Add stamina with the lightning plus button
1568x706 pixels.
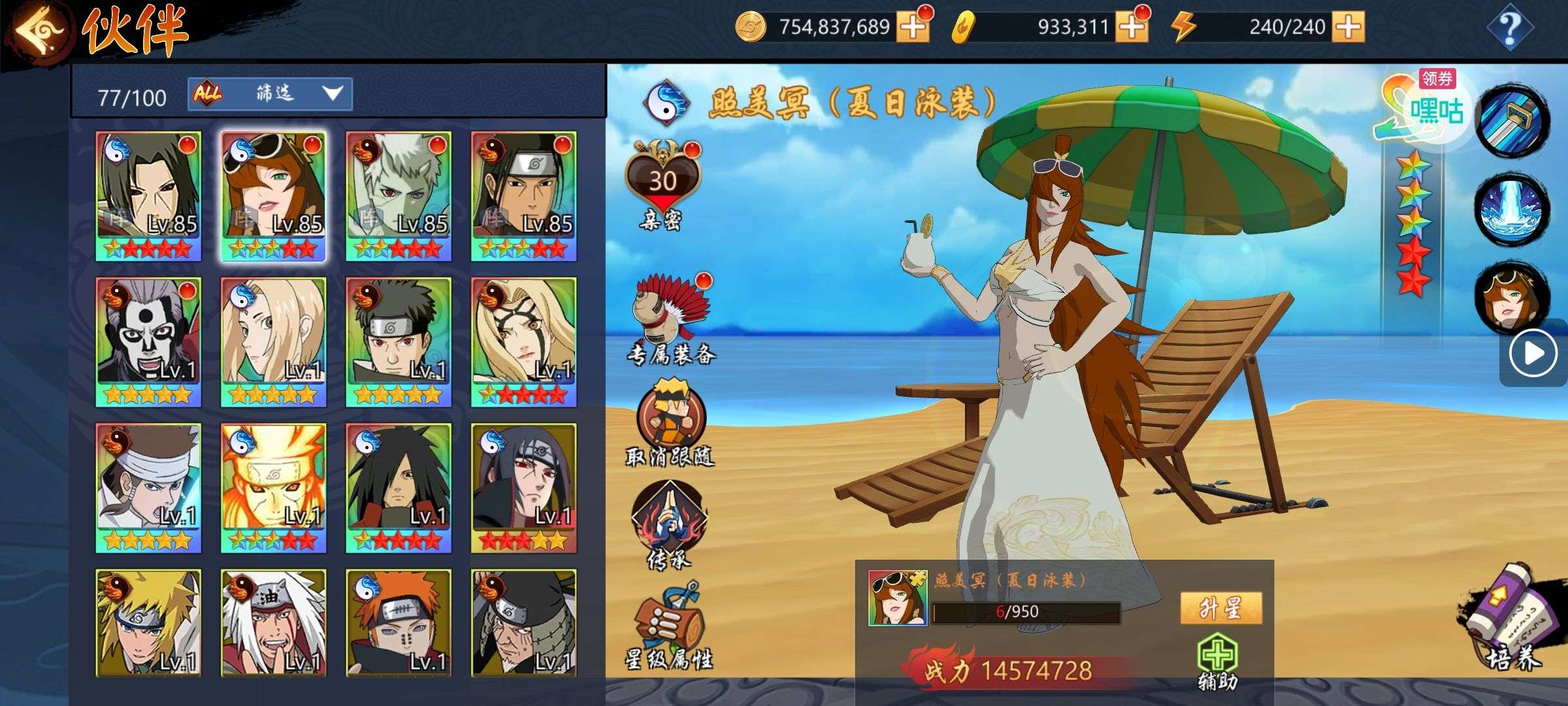tap(1348, 27)
